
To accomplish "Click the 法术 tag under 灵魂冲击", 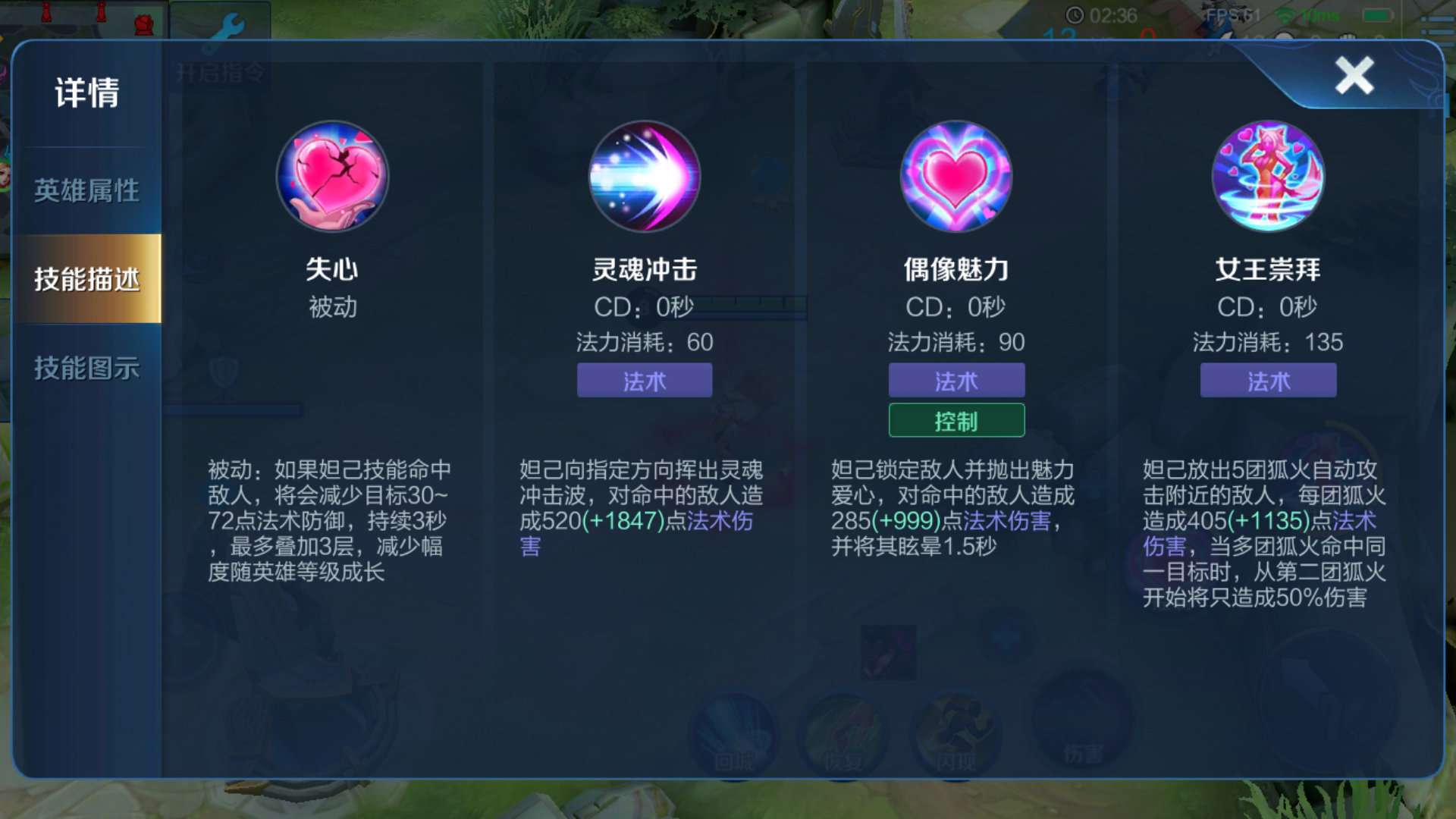I will pyautogui.click(x=645, y=381).
